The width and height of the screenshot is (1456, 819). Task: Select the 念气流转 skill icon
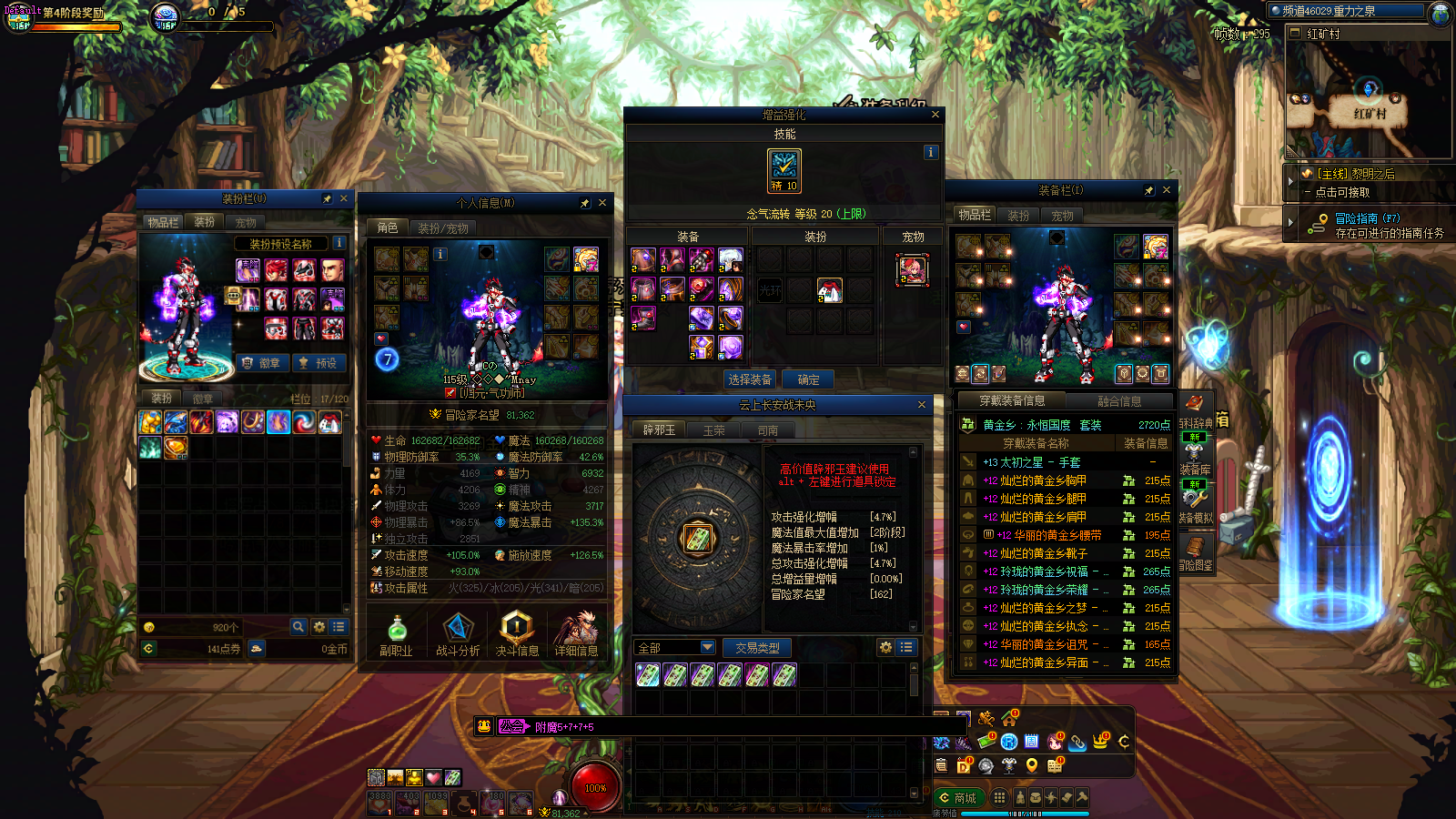pos(784,170)
